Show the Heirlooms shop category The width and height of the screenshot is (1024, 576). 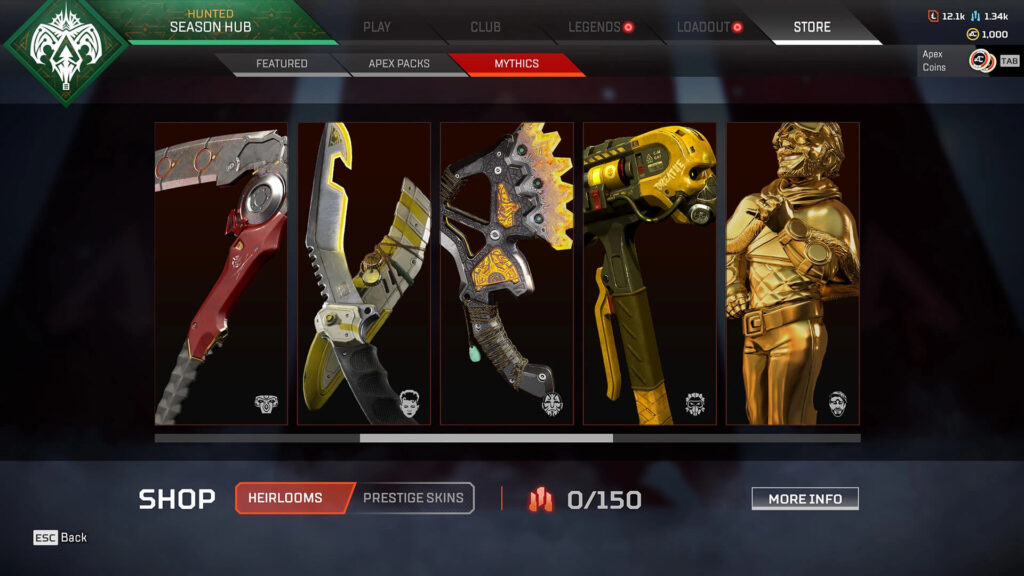285,498
